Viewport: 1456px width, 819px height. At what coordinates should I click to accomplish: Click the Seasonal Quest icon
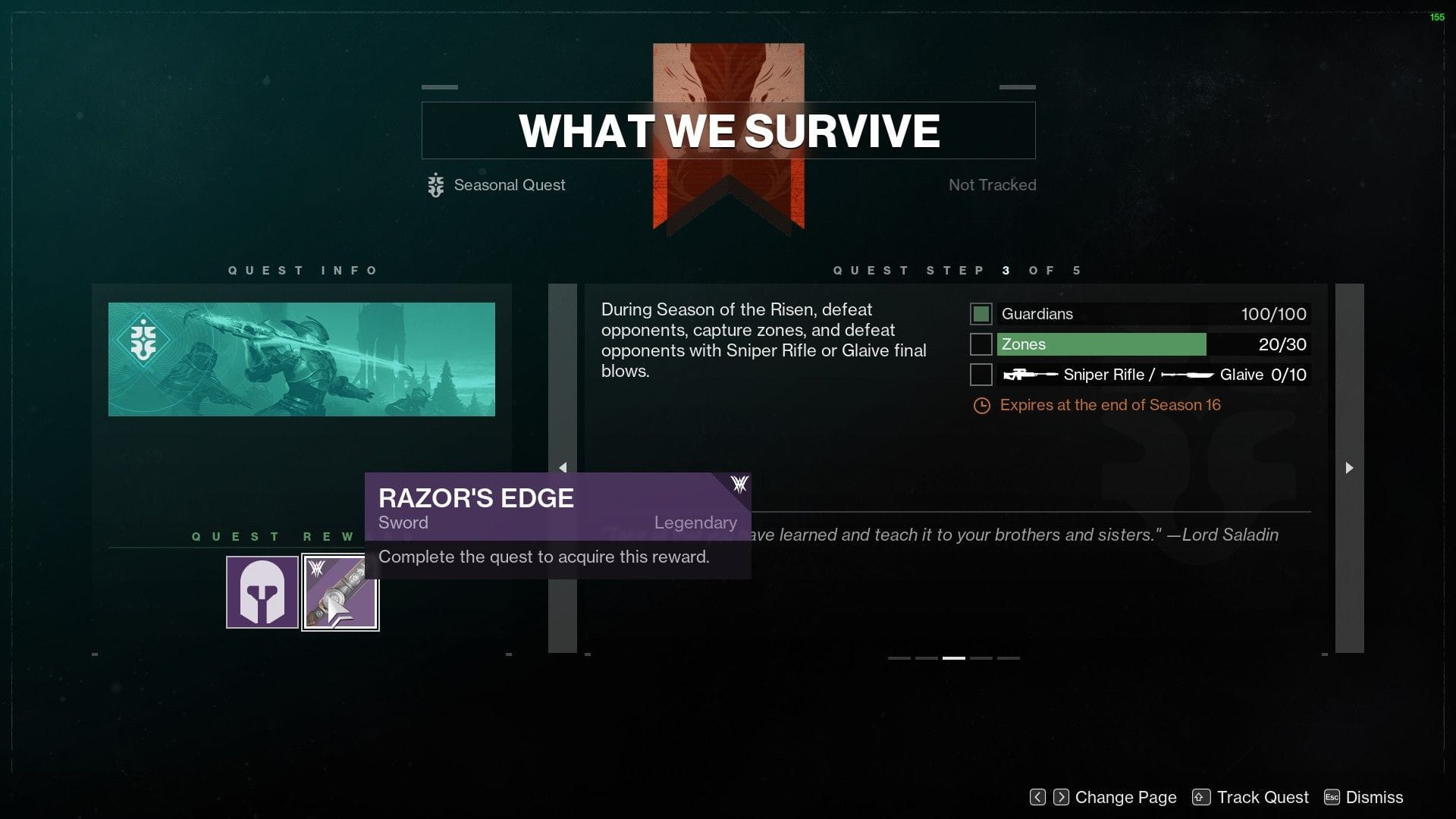pyautogui.click(x=435, y=185)
